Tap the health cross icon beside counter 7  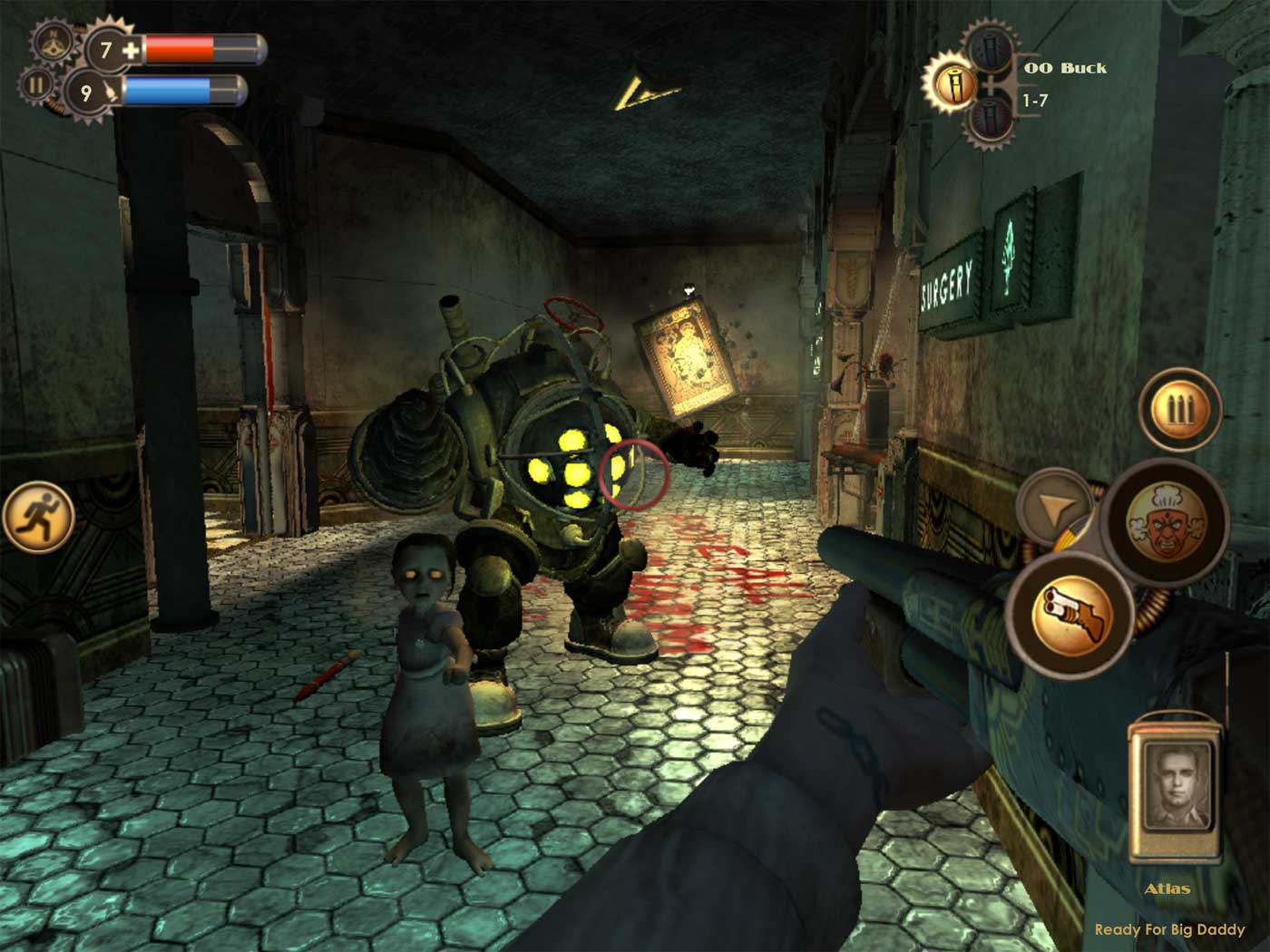[x=128, y=52]
